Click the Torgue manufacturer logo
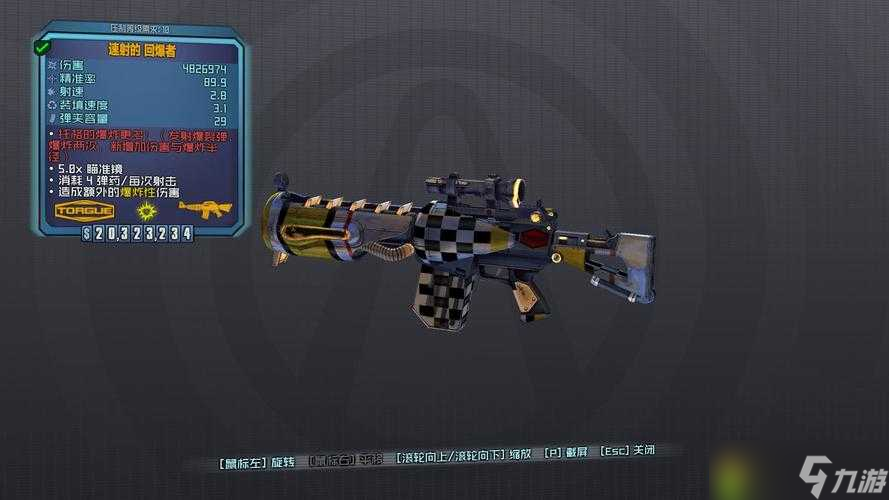This screenshot has height=500, width=889. click(x=85, y=210)
